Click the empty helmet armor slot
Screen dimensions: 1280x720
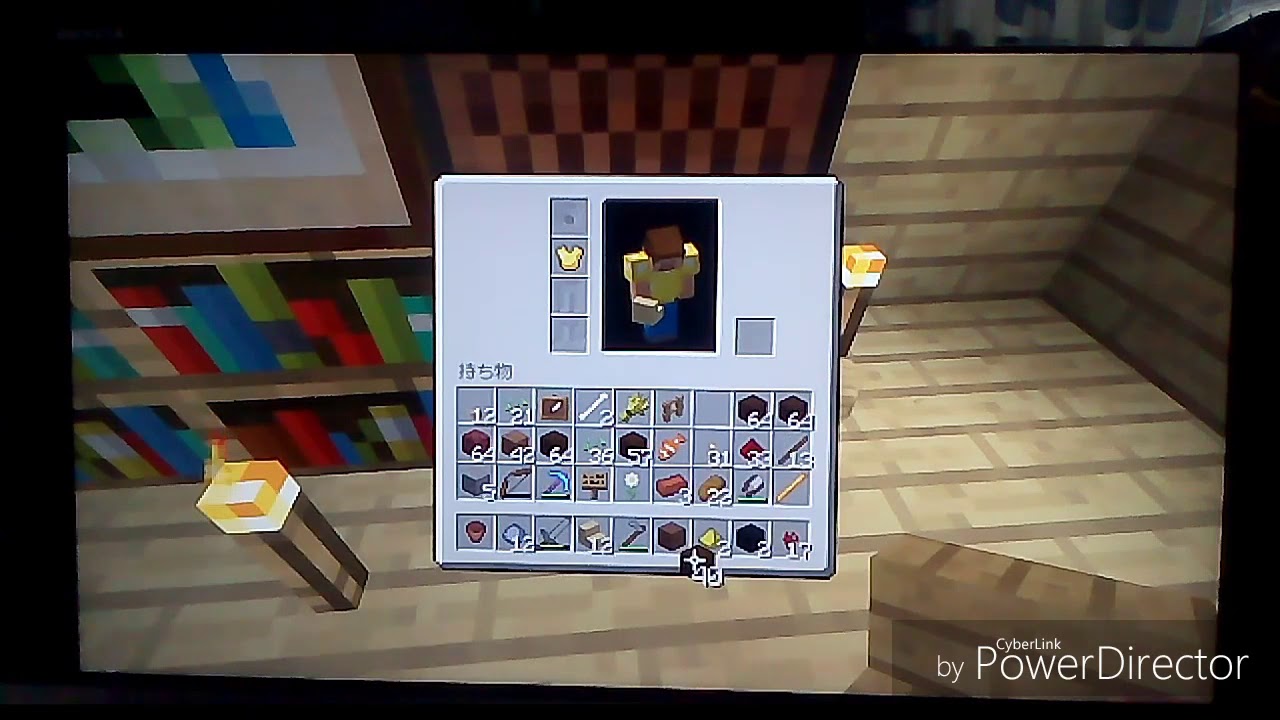point(568,215)
